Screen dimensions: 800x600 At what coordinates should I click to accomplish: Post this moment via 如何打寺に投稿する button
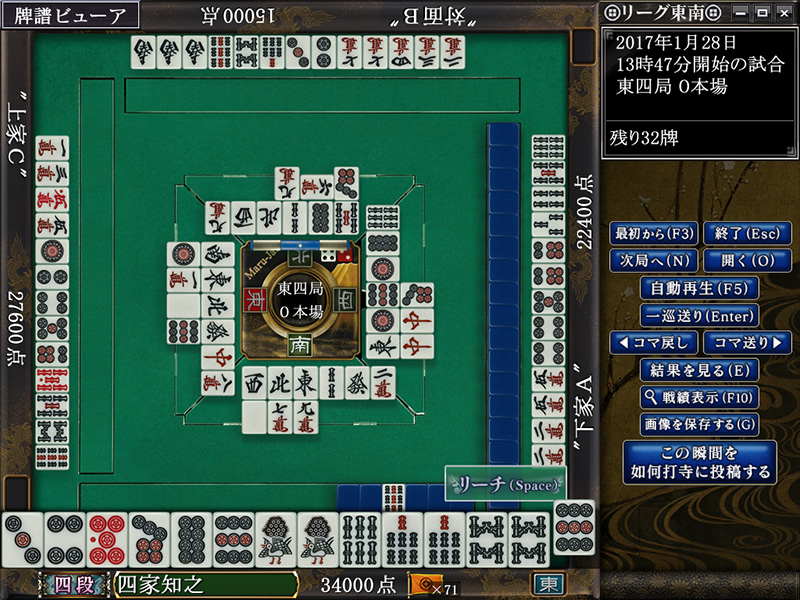pyautogui.click(x=699, y=461)
